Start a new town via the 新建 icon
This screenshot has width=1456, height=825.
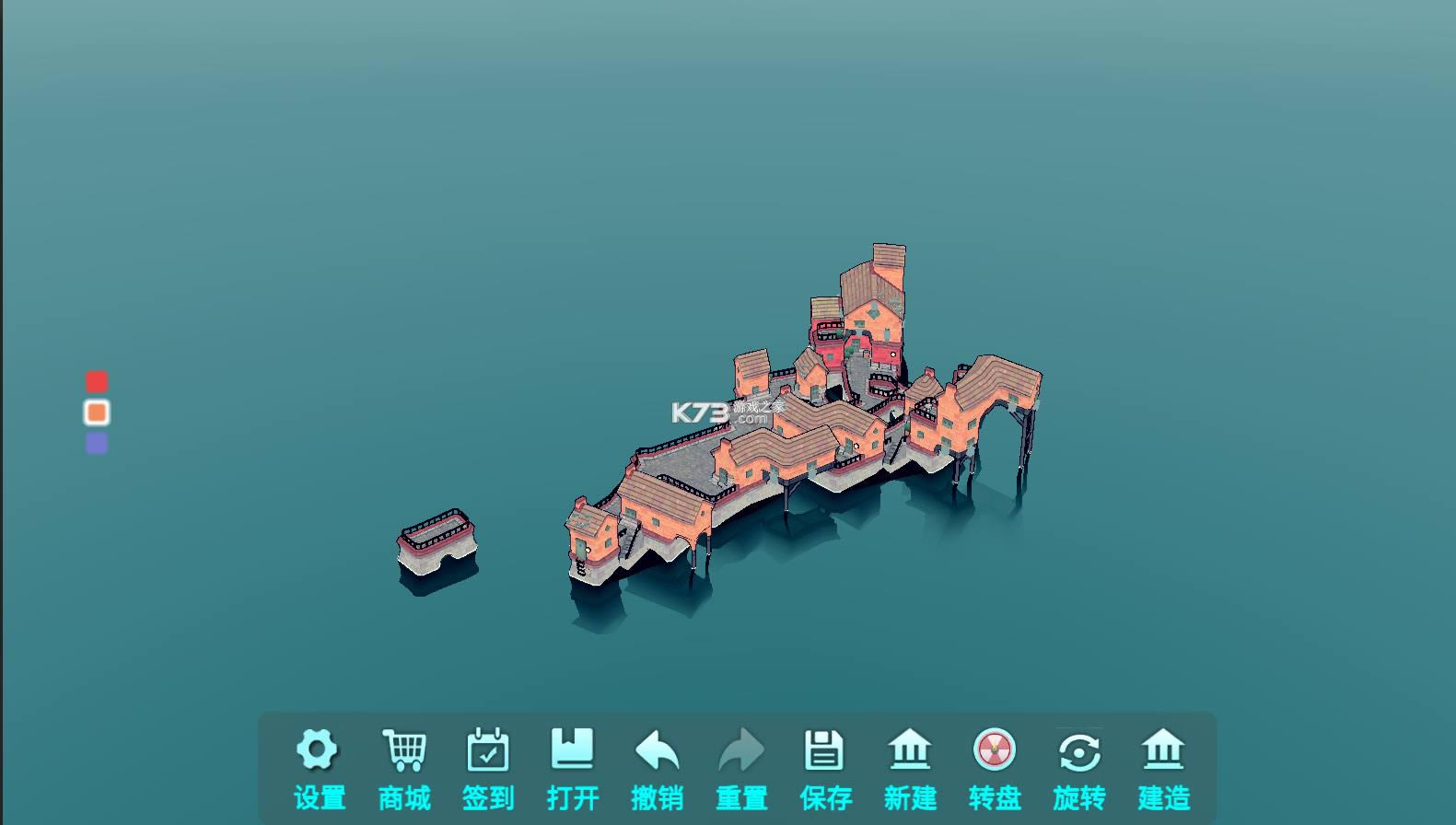coord(911,749)
